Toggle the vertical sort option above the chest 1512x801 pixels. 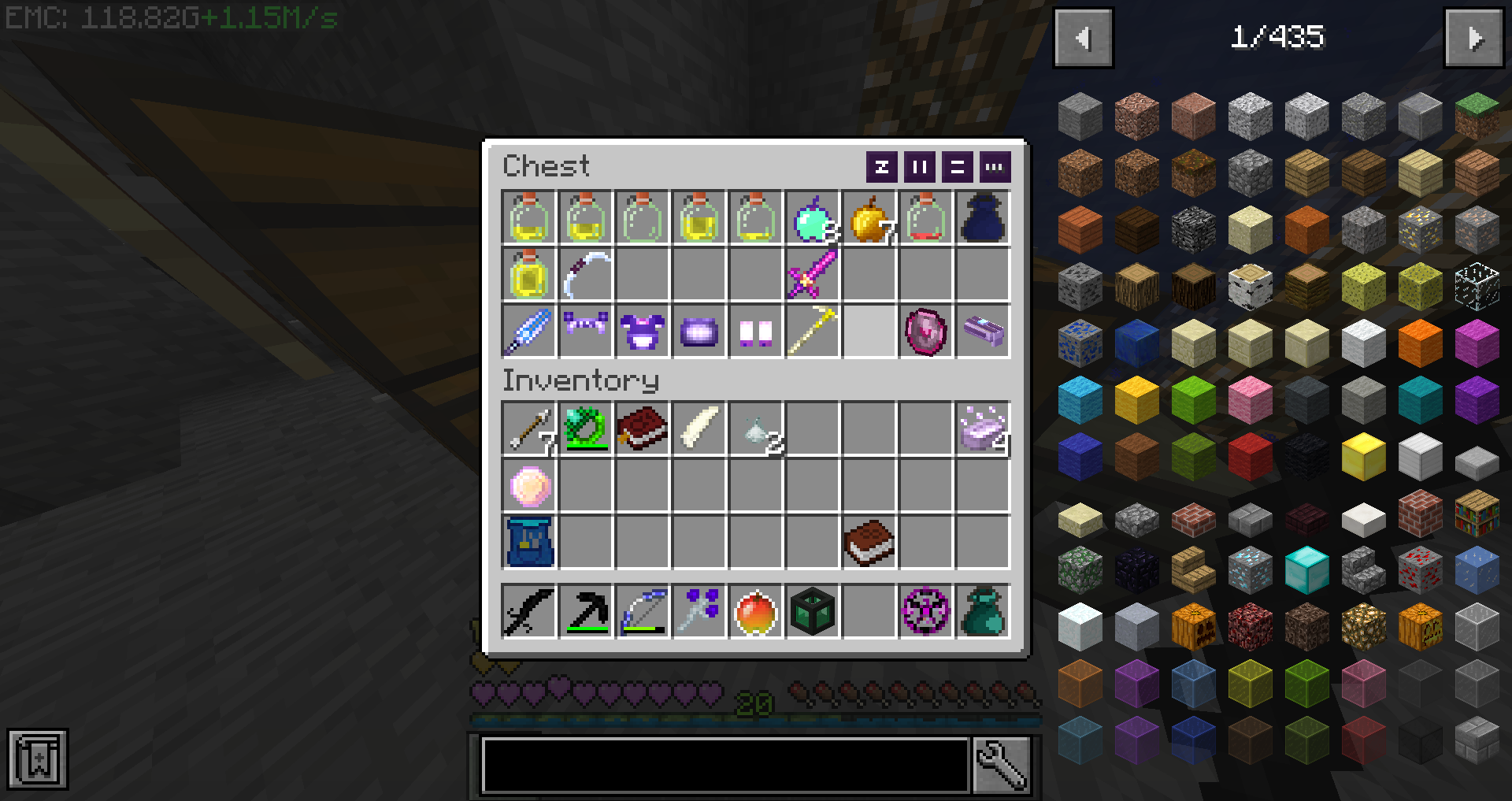pos(918,167)
